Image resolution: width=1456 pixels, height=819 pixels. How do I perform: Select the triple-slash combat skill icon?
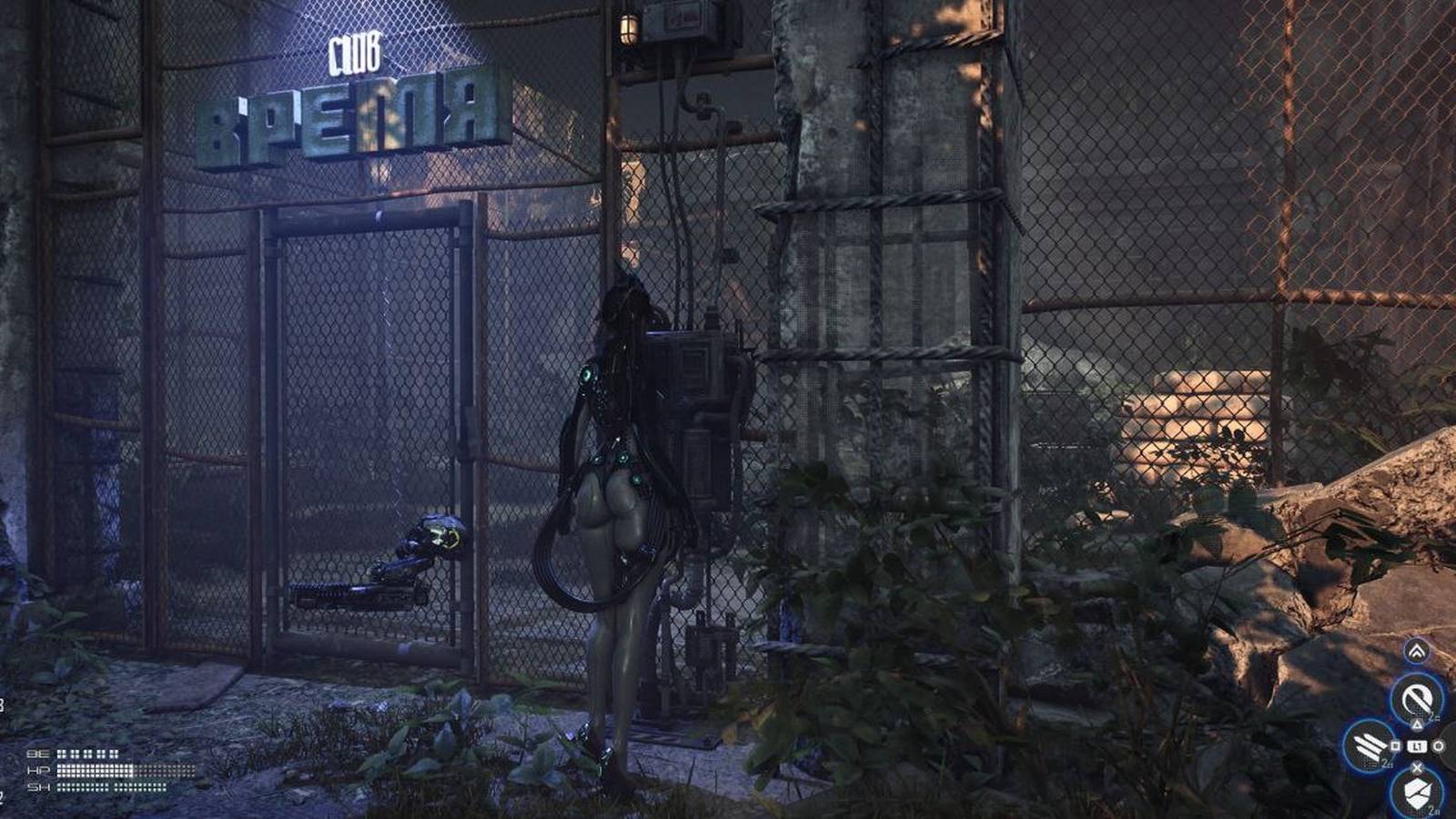point(1370,747)
